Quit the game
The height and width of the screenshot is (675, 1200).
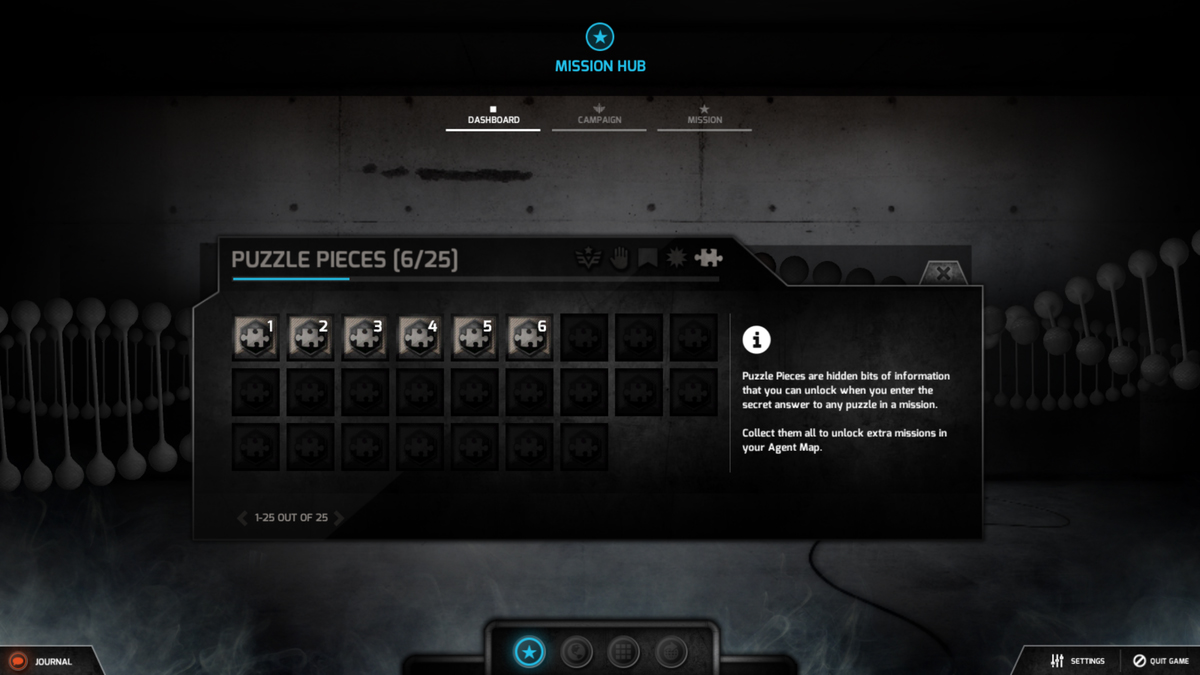(x=1160, y=661)
